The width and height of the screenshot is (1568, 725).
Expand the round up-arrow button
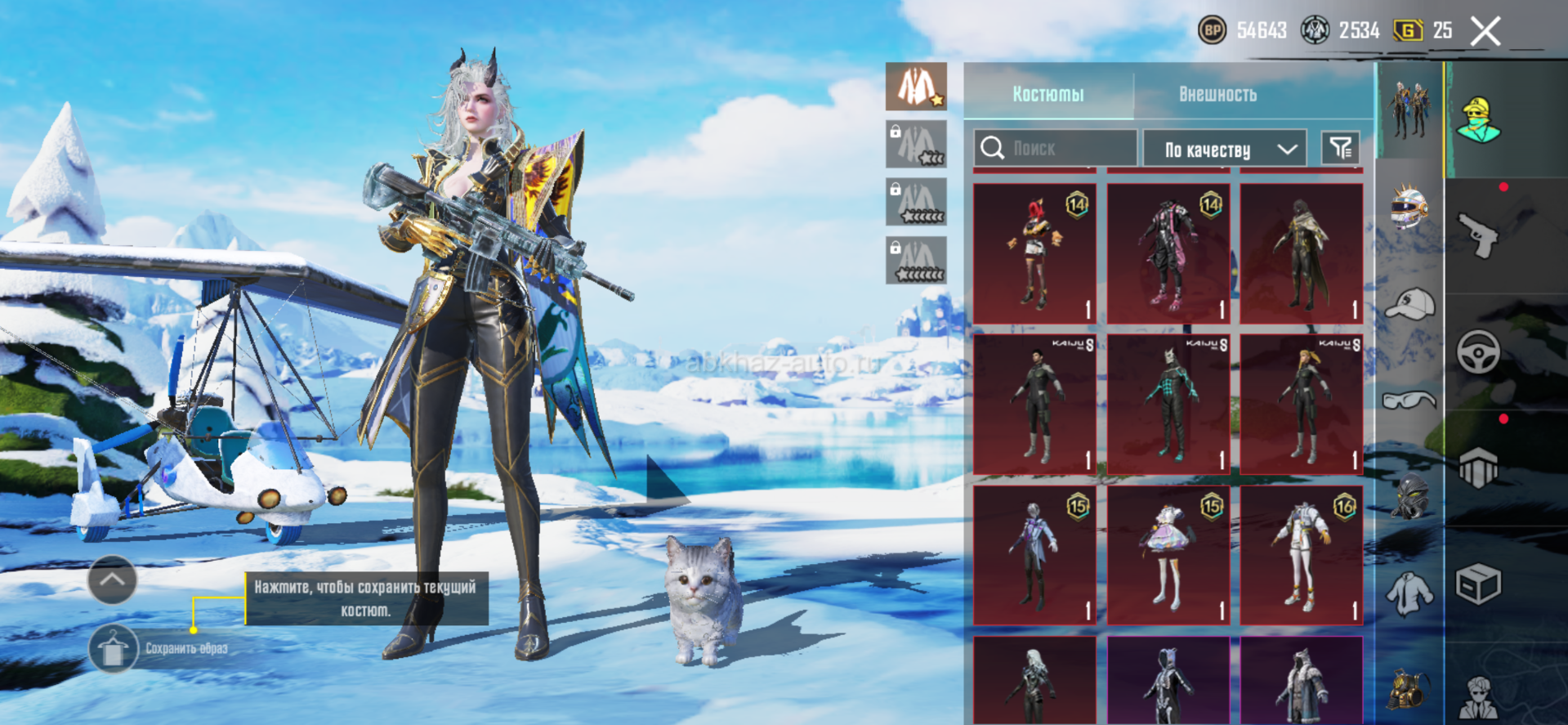(x=112, y=580)
